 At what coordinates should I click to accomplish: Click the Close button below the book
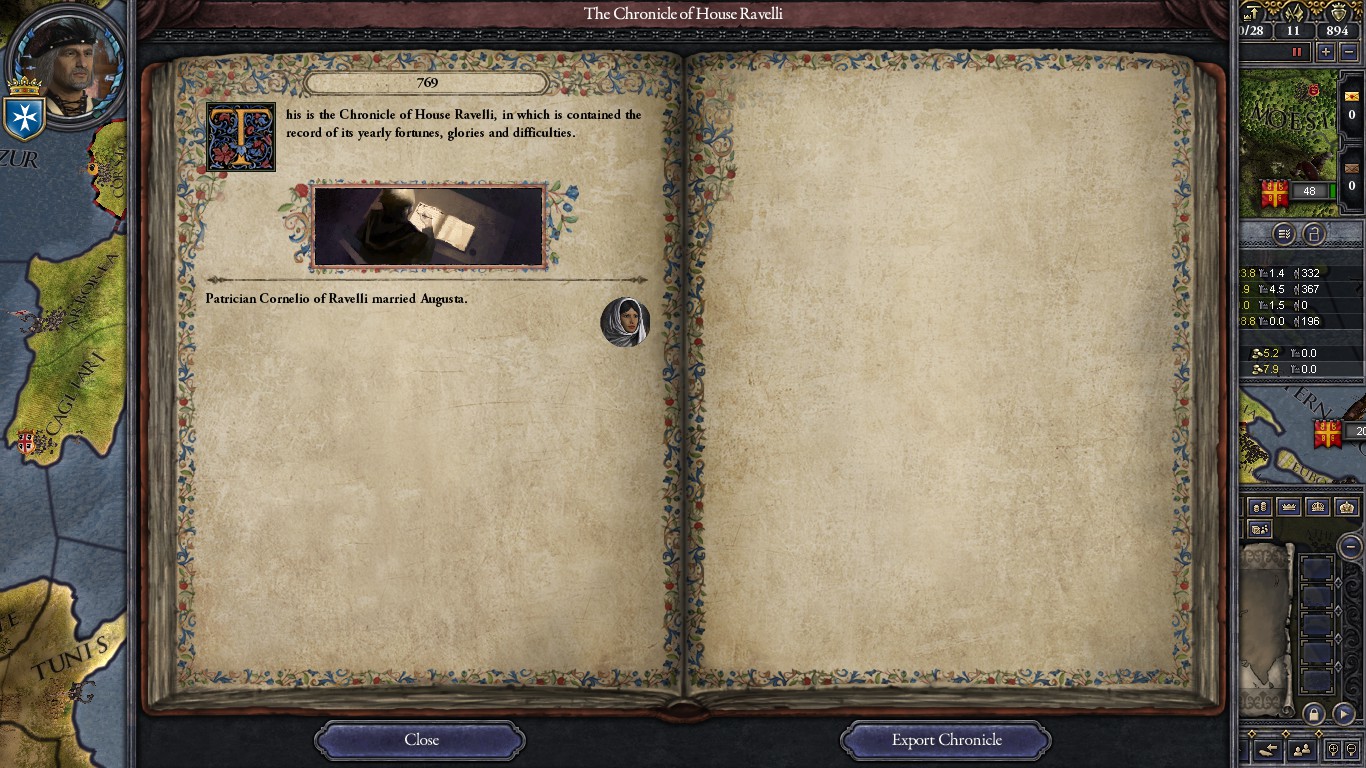click(x=419, y=740)
